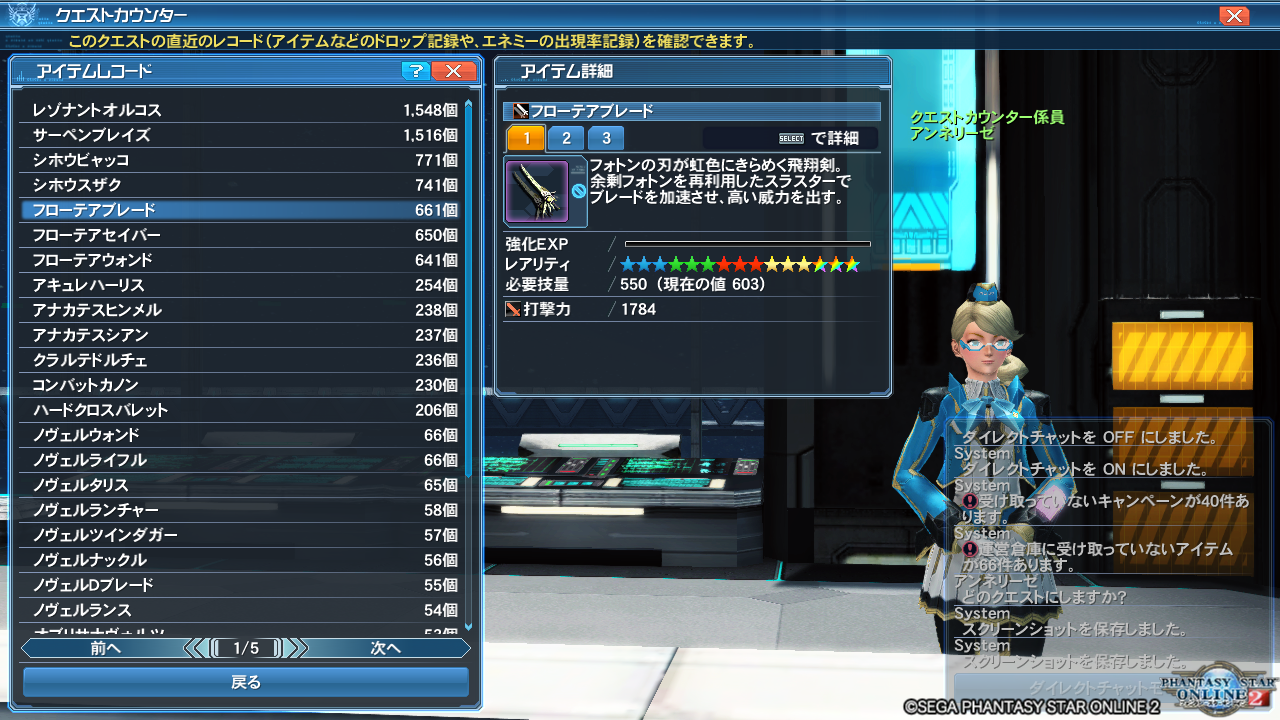Viewport: 1280px width, 720px height.
Task: Open help via the ? icon on アイテムレコード
Action: pos(416,71)
